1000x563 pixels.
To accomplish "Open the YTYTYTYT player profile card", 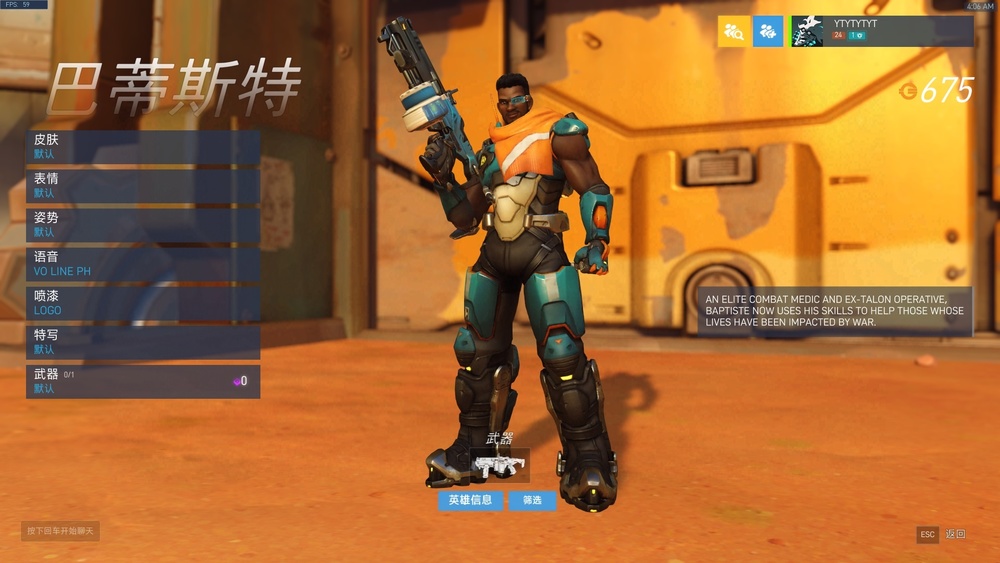I will tap(881, 31).
